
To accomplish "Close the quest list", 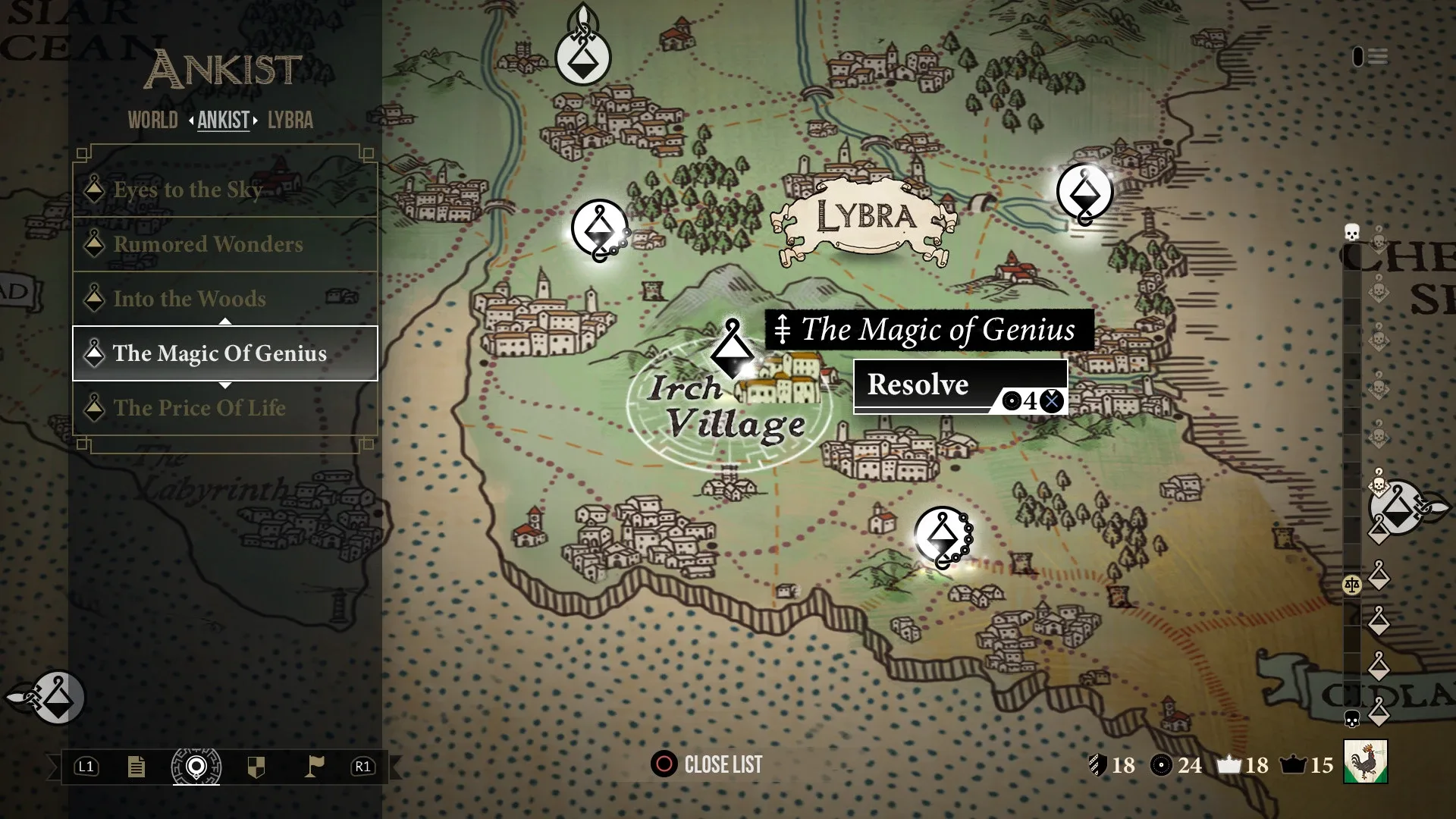I will [708, 764].
